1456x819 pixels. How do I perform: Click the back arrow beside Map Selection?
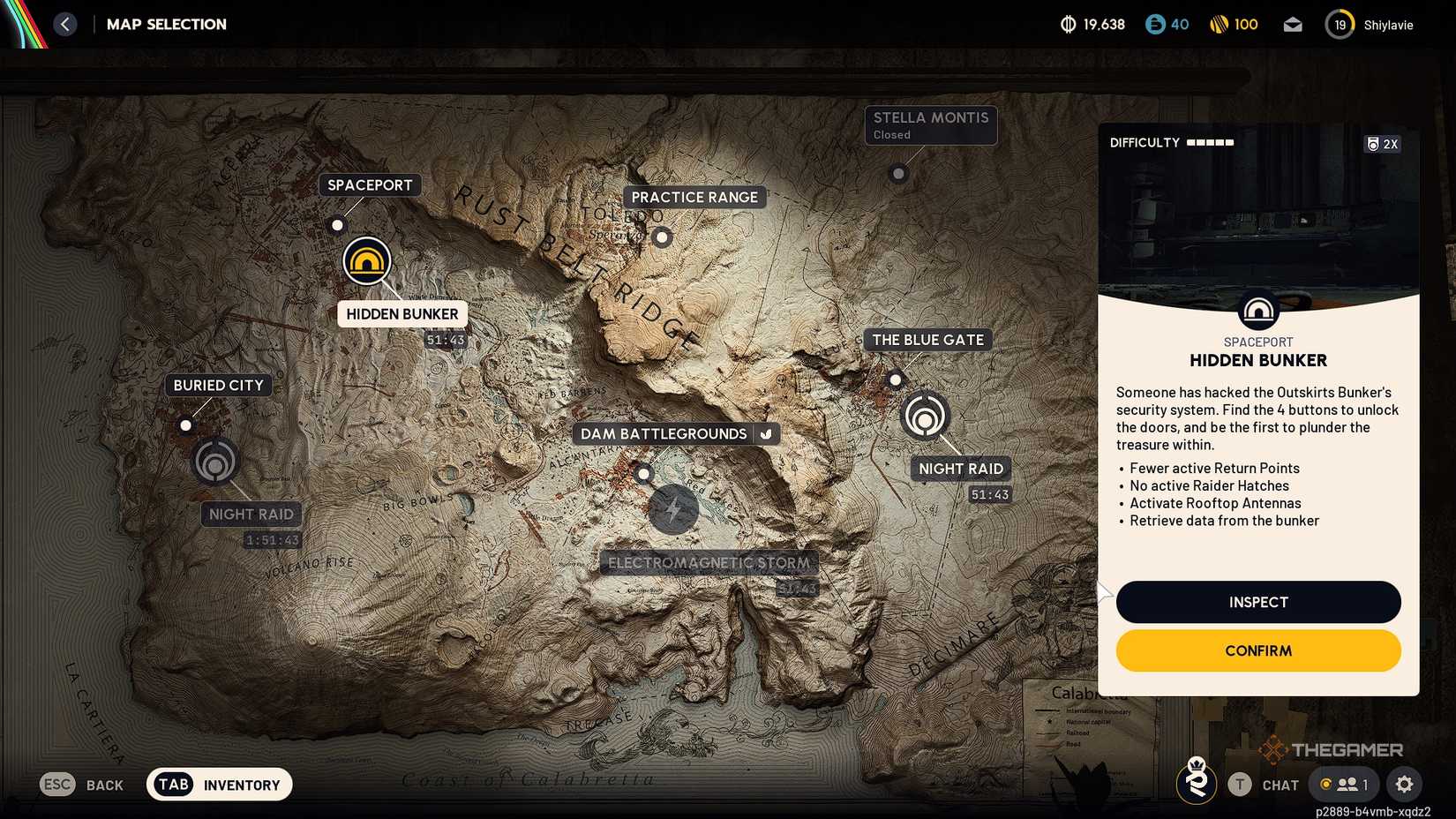pyautogui.click(x=64, y=24)
